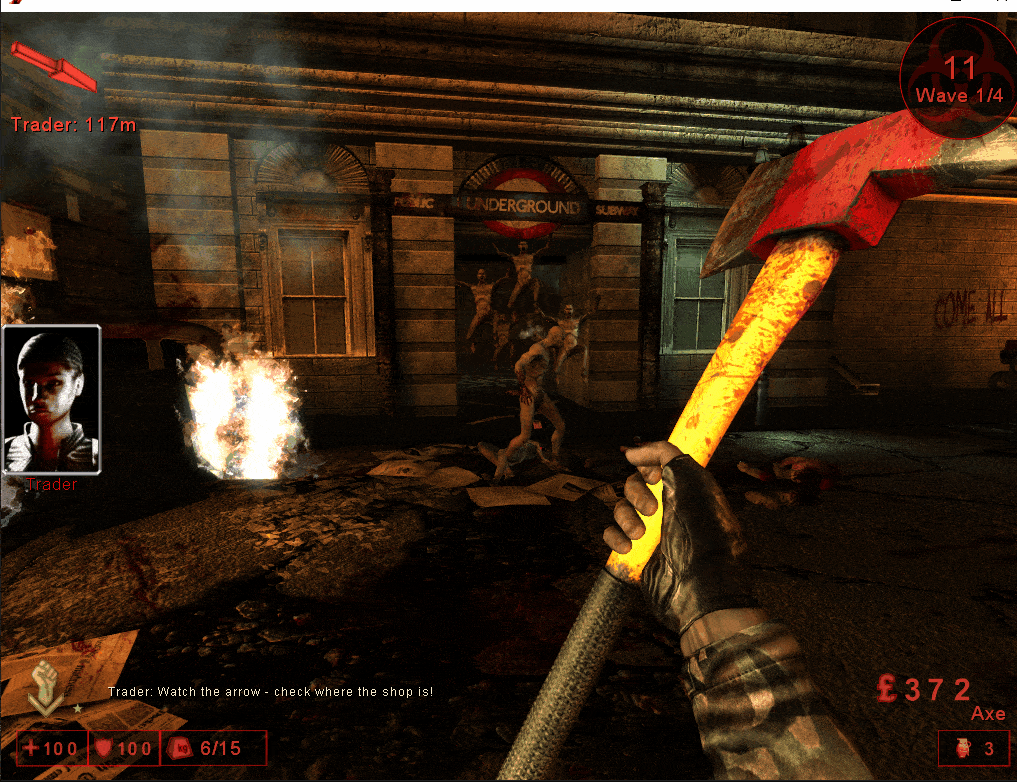Select the grenade icon
The image size is (1017, 782).
(958, 748)
